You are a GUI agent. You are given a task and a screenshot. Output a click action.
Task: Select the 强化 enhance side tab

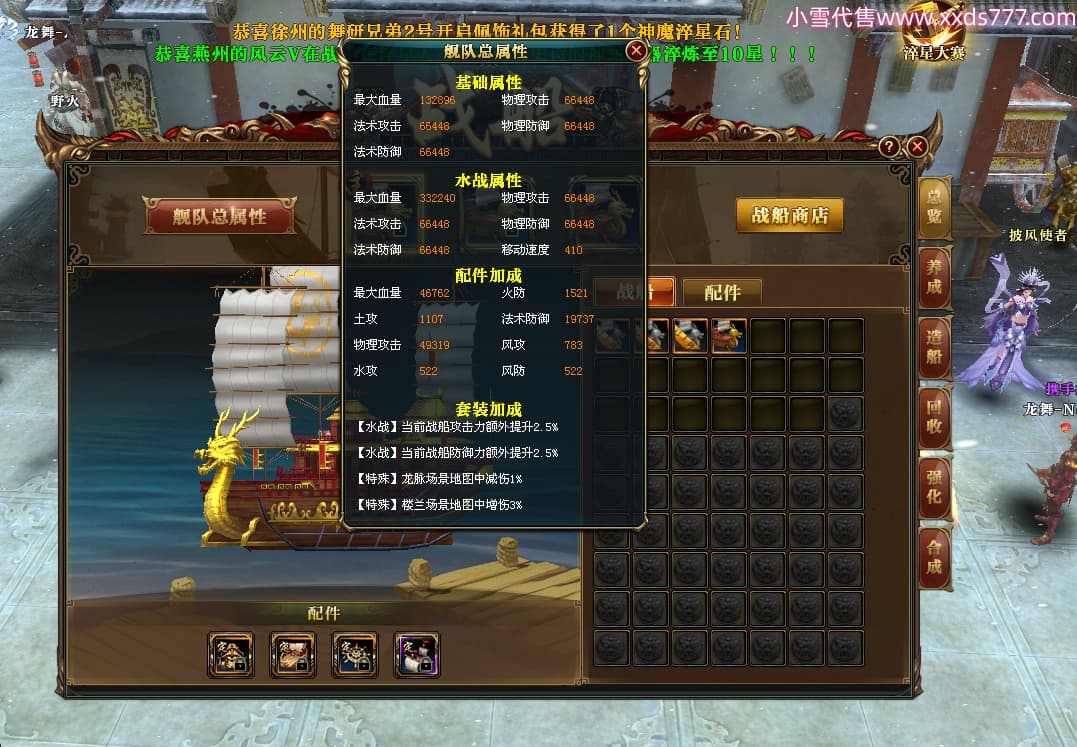934,486
